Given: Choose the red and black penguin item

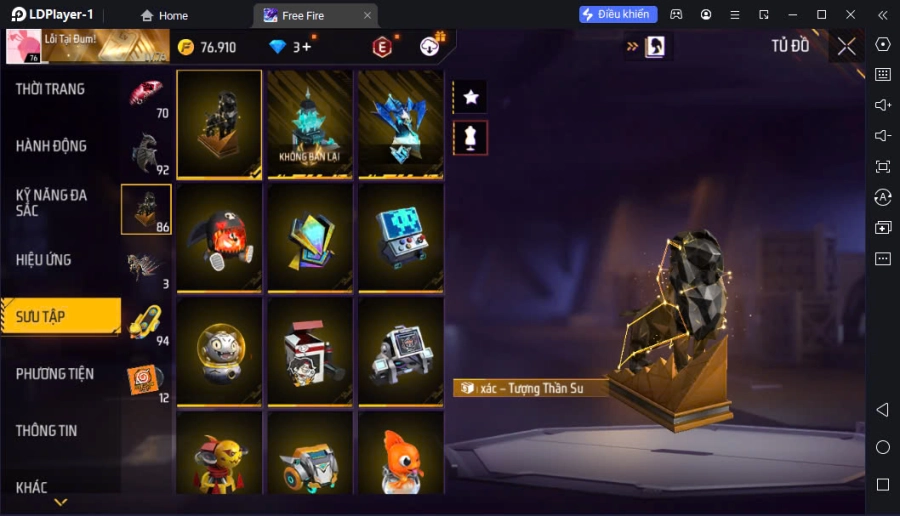Looking at the screenshot, I should tap(220, 238).
